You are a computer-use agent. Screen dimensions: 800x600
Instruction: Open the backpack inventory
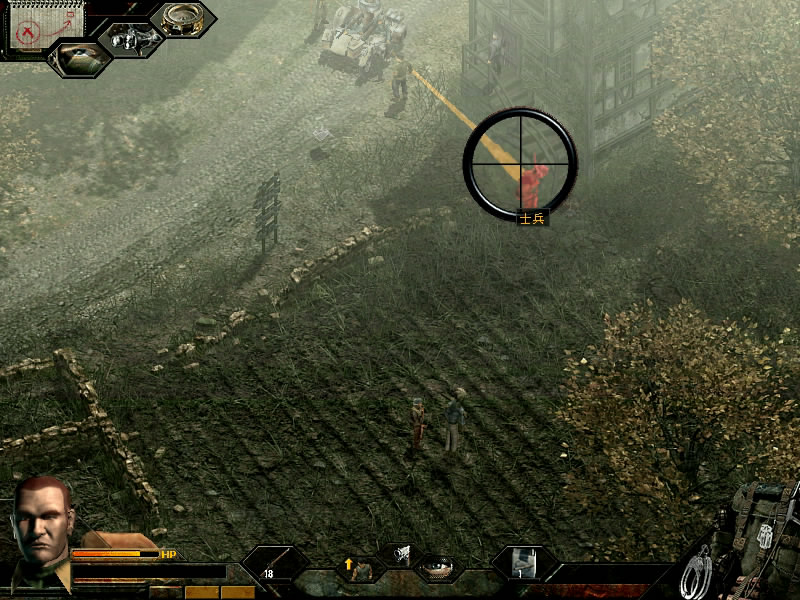pos(762,520)
